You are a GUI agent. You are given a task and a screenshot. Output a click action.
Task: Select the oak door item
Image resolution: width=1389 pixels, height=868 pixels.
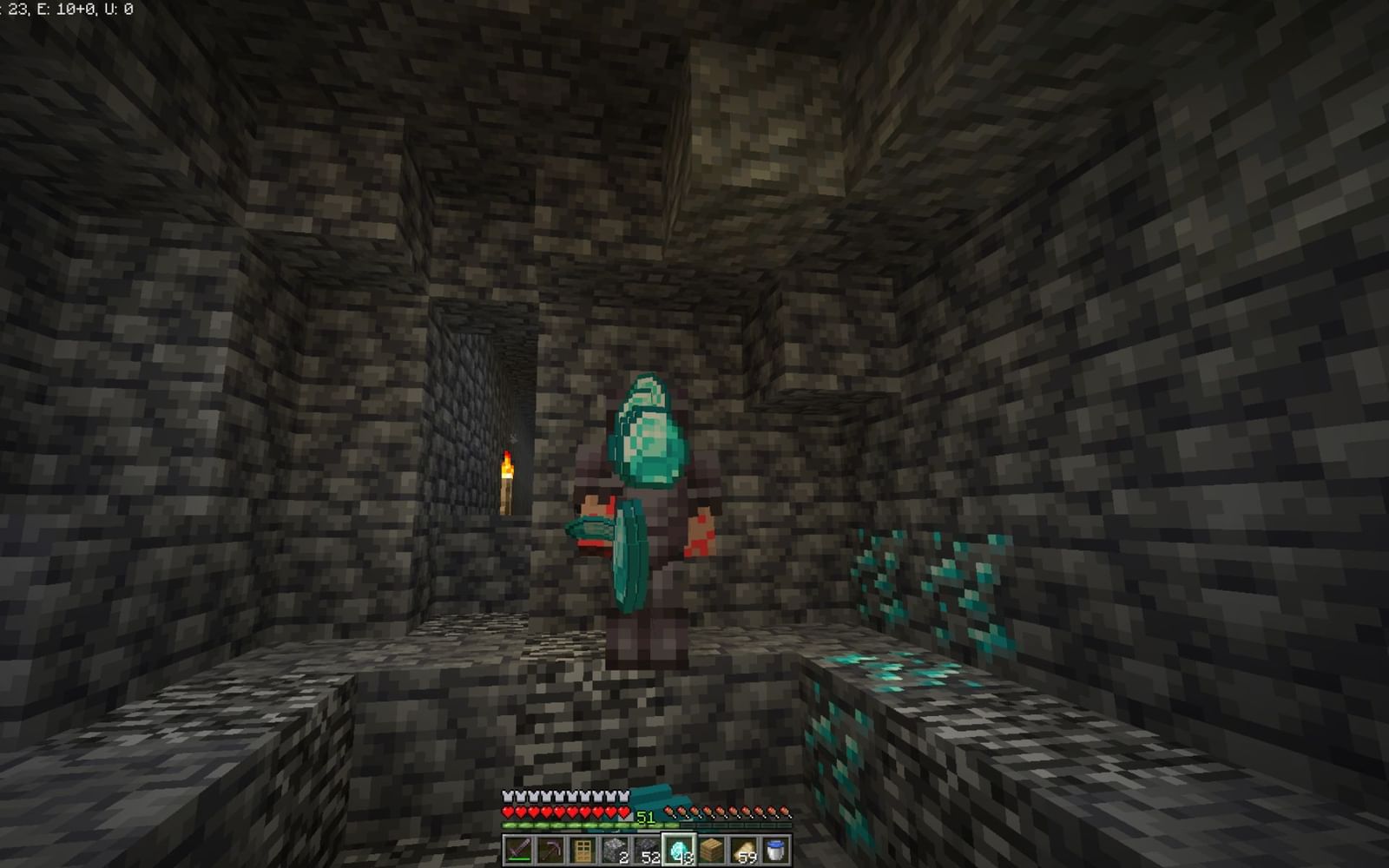point(584,849)
